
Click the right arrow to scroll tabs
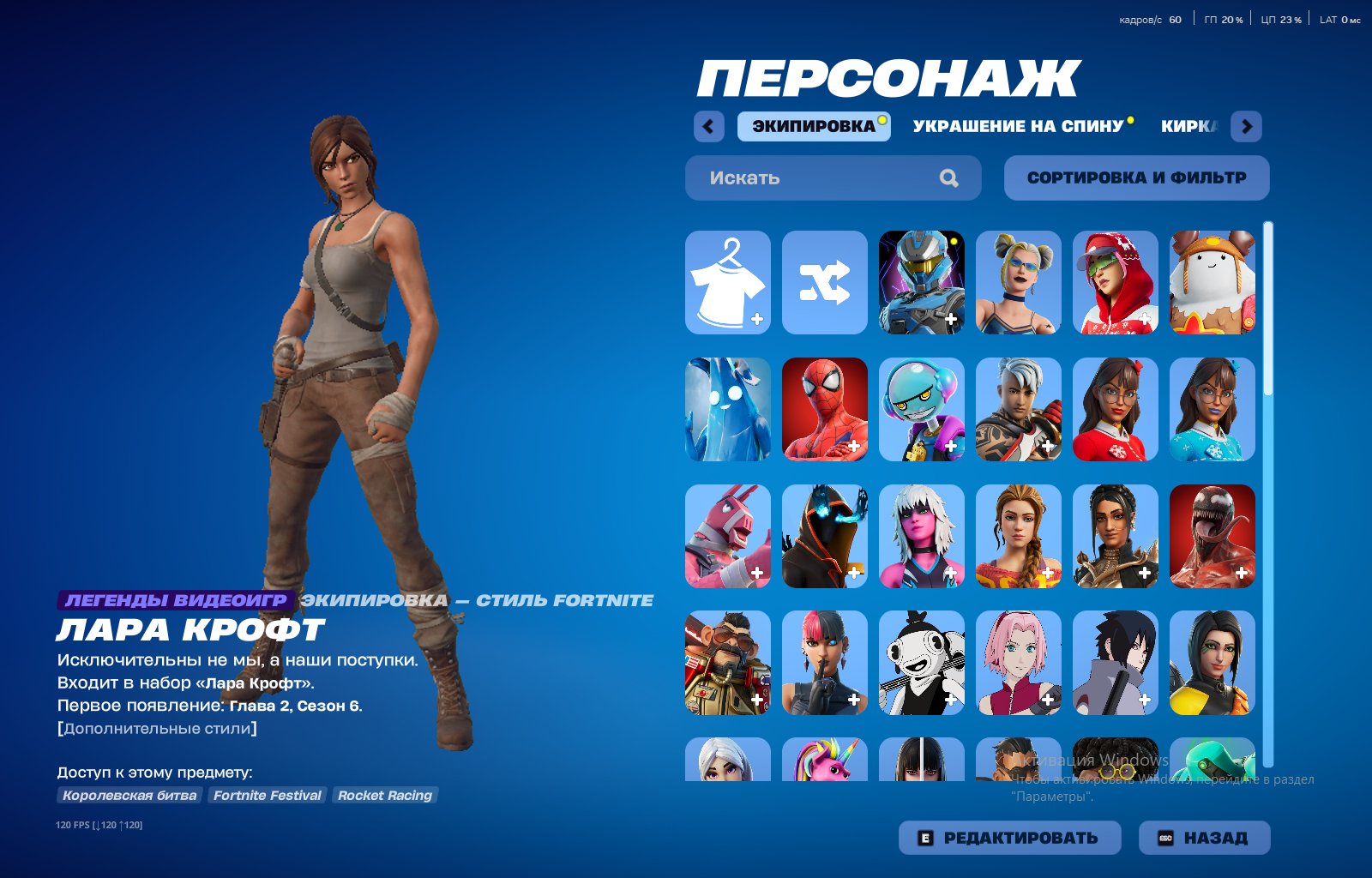[1245, 125]
